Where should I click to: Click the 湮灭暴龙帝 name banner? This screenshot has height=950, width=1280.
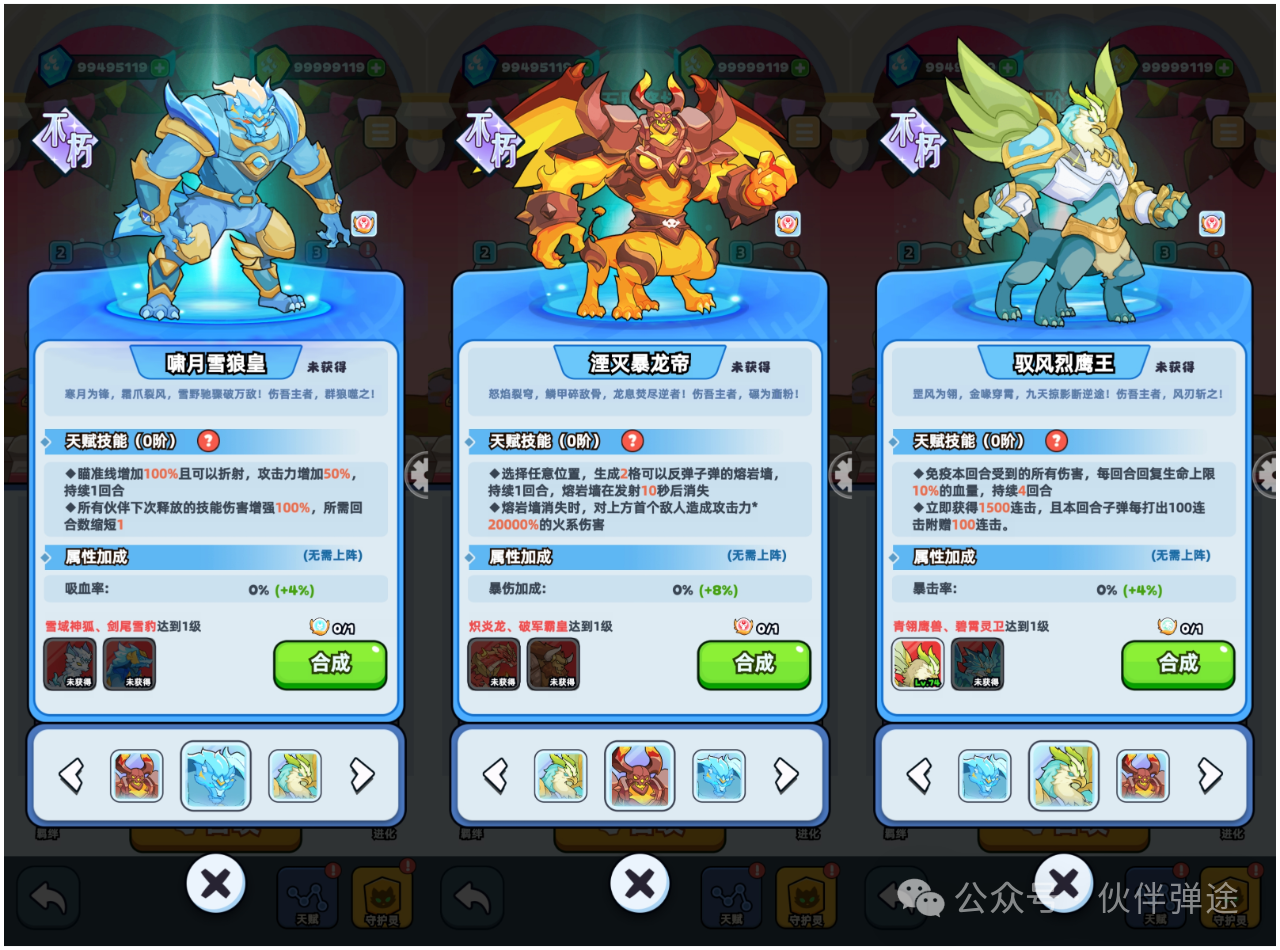[640, 362]
